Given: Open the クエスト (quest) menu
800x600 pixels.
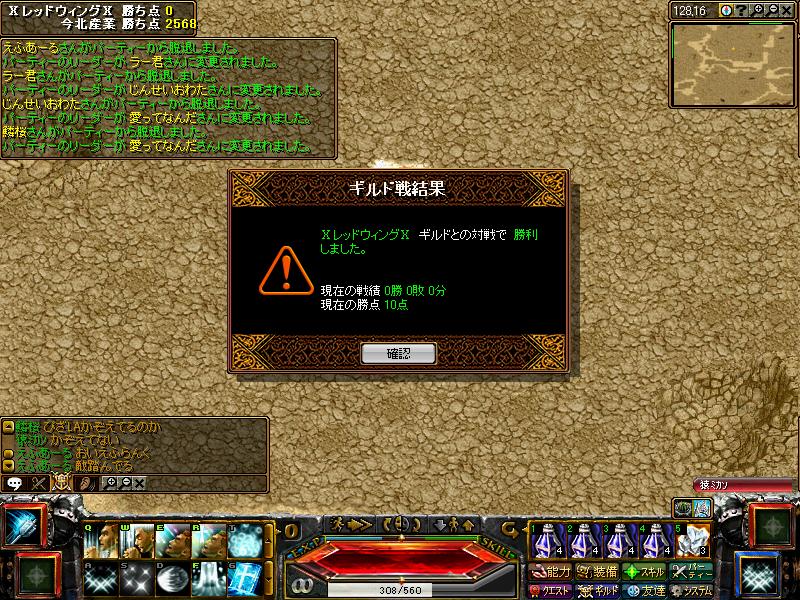Looking at the screenshot, I should pyautogui.click(x=551, y=590).
